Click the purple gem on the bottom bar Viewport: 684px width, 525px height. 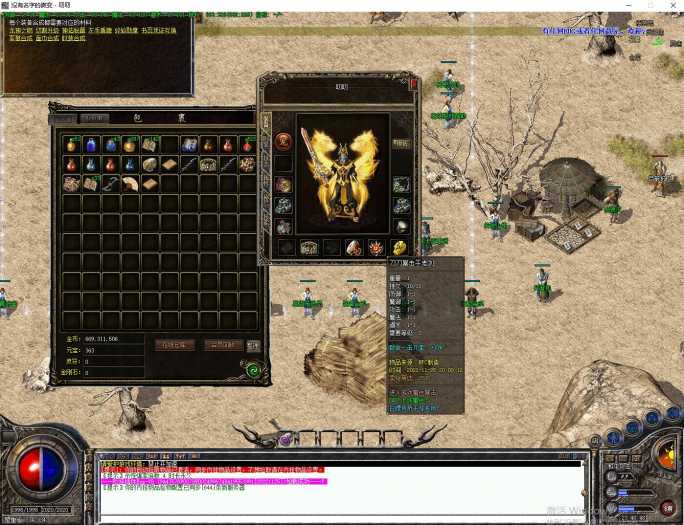[285, 439]
